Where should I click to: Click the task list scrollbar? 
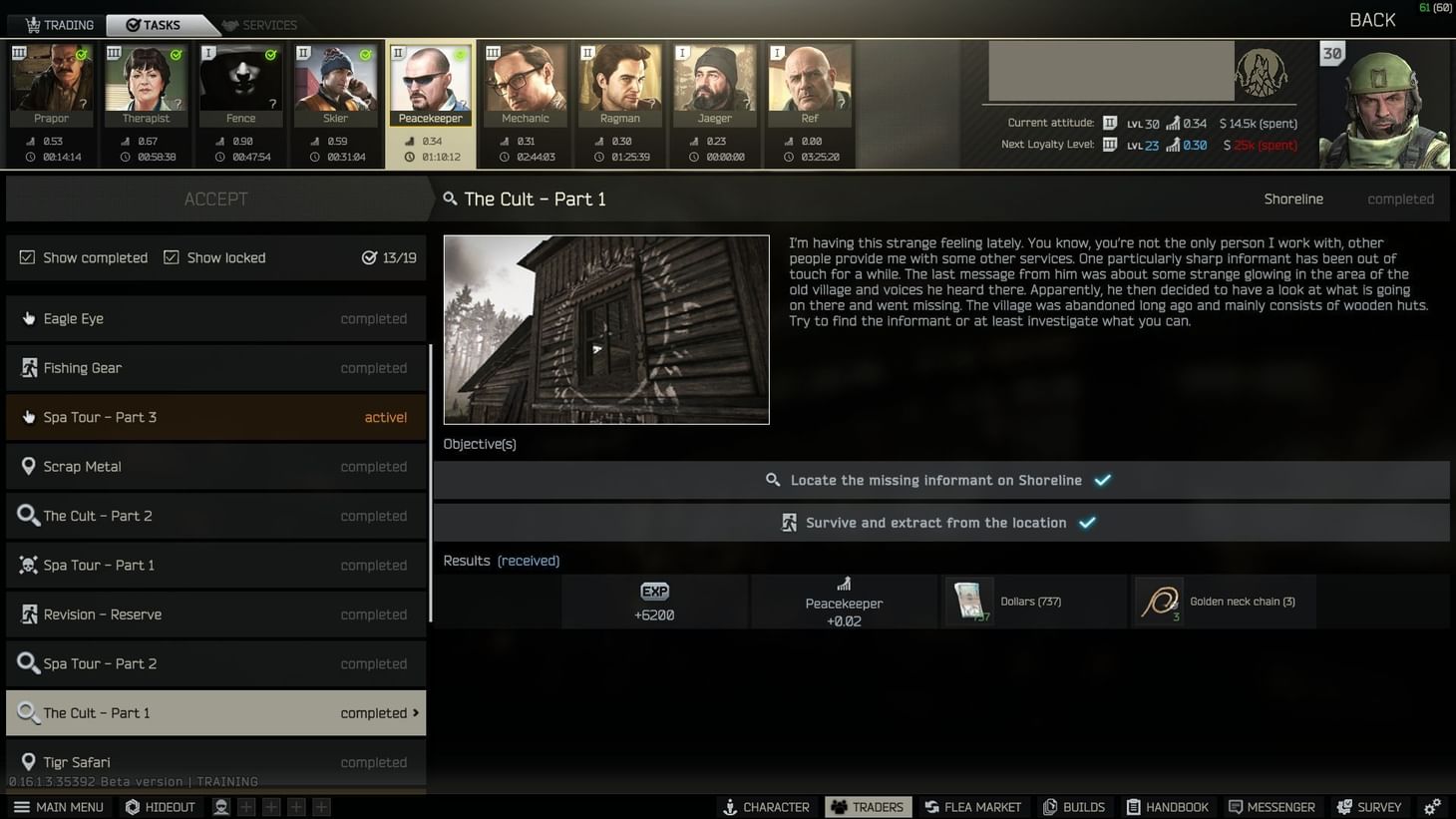point(431,469)
